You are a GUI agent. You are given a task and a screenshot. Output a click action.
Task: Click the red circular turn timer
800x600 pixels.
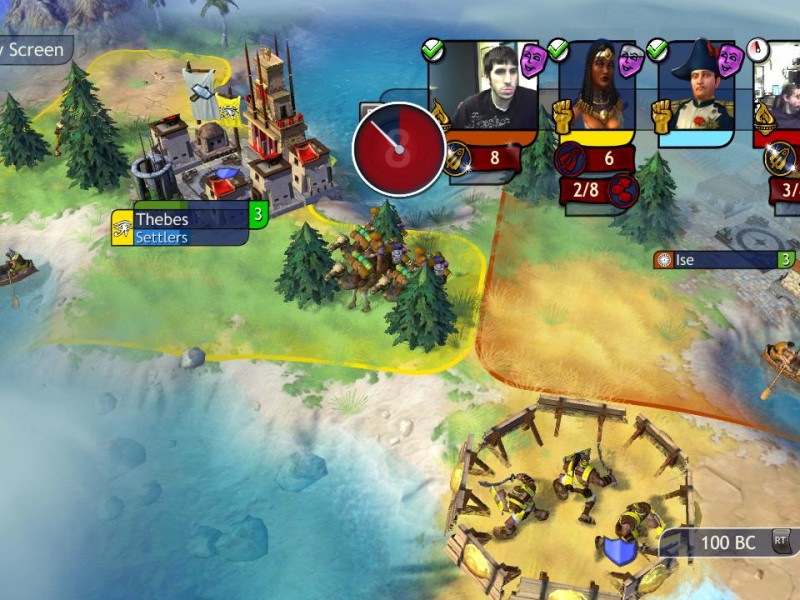tap(399, 148)
